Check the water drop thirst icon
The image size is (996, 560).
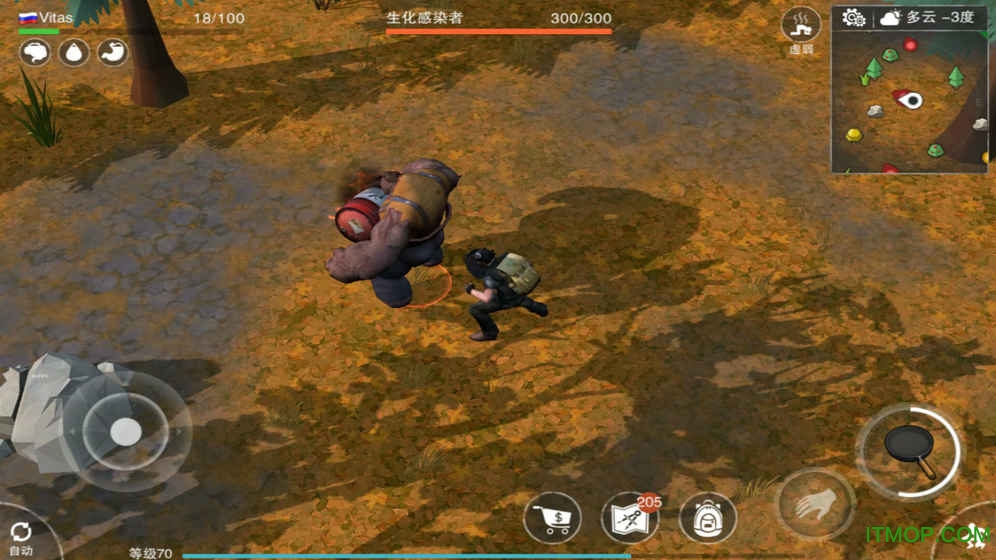[74, 52]
